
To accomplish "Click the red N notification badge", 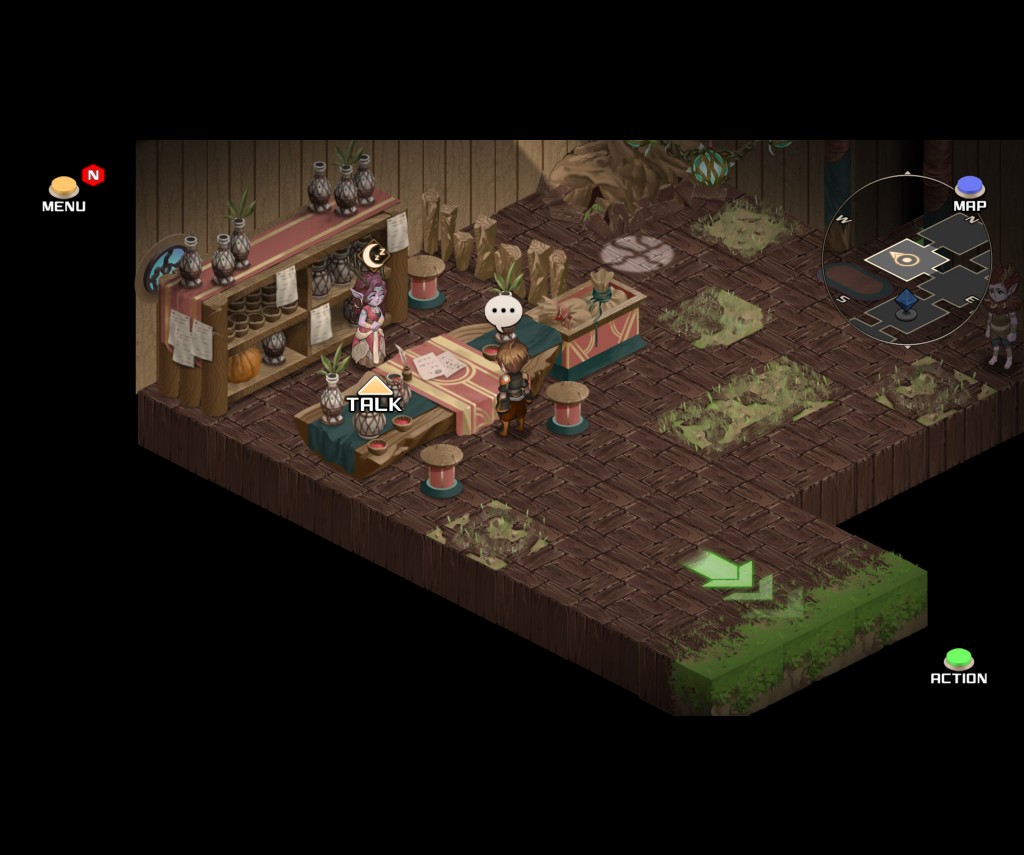I will tap(93, 175).
